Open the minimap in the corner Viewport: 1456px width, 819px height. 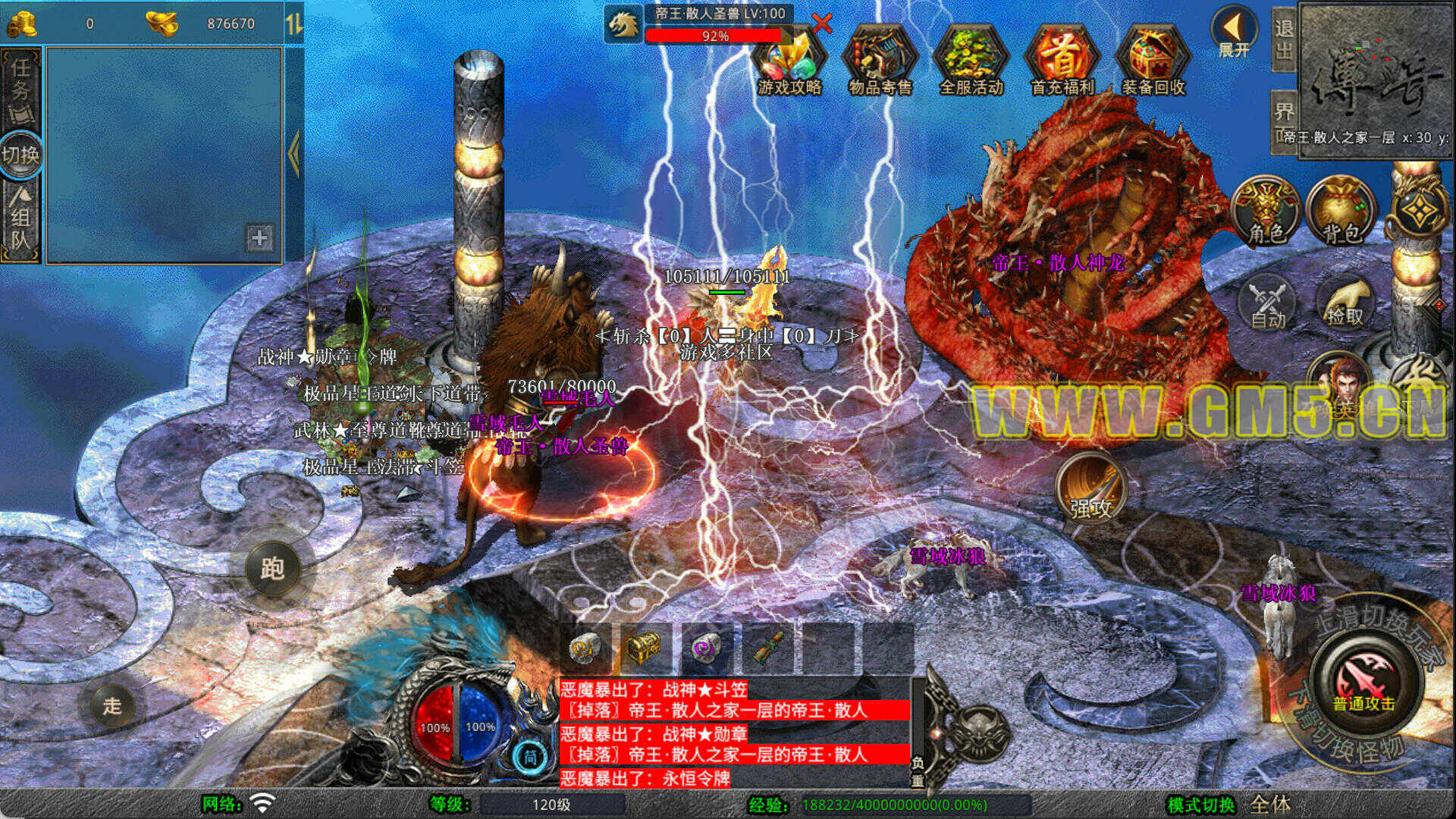coord(1376,72)
